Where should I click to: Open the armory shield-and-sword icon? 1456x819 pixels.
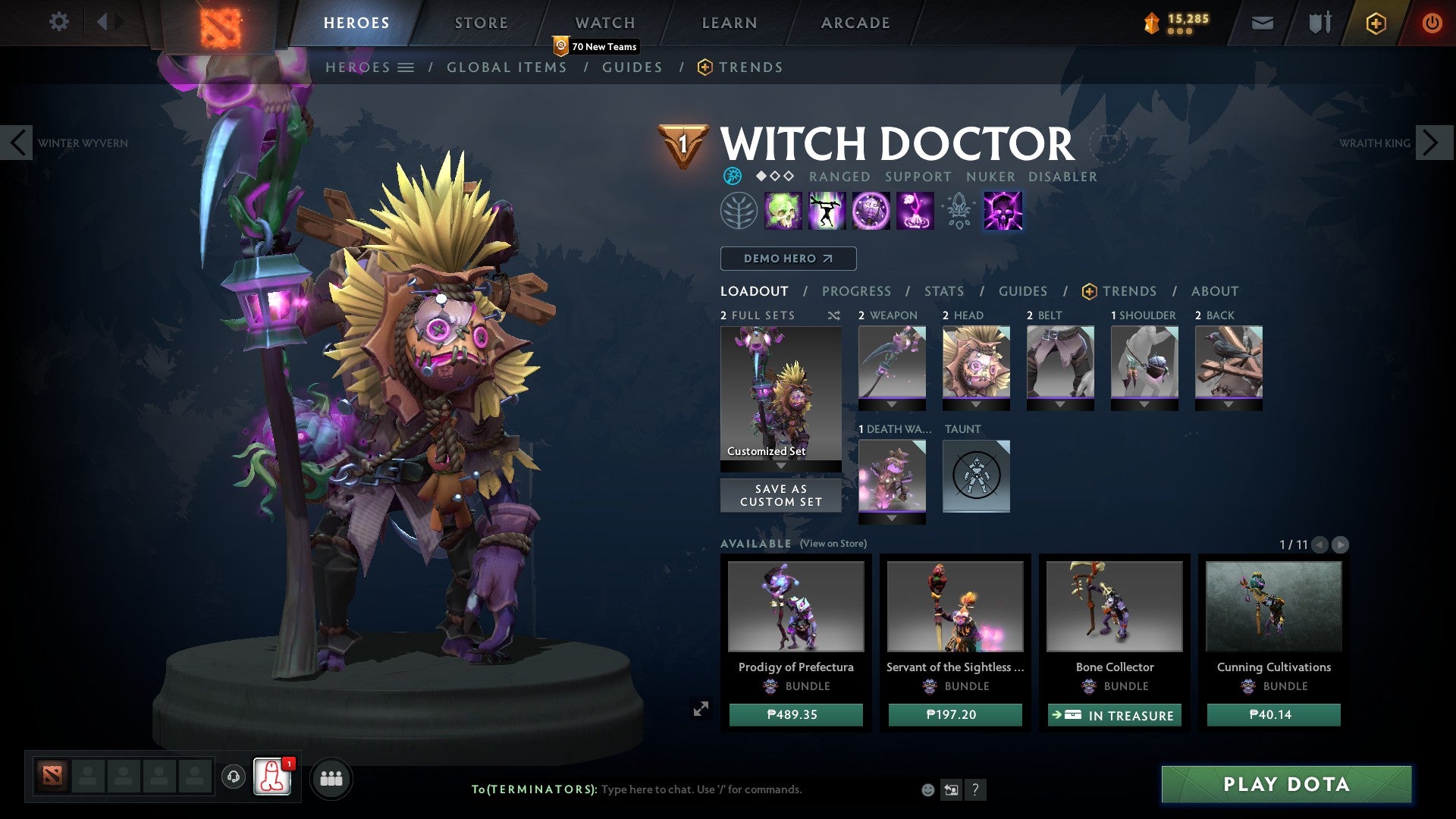[1318, 23]
